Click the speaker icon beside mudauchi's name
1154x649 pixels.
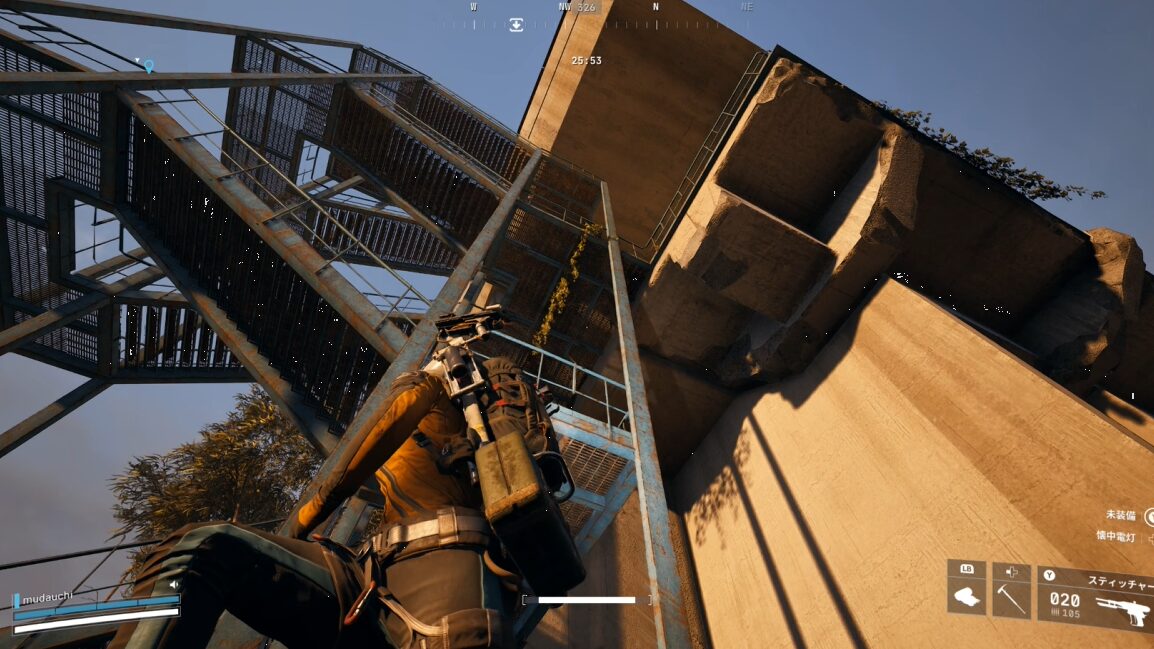[174, 584]
